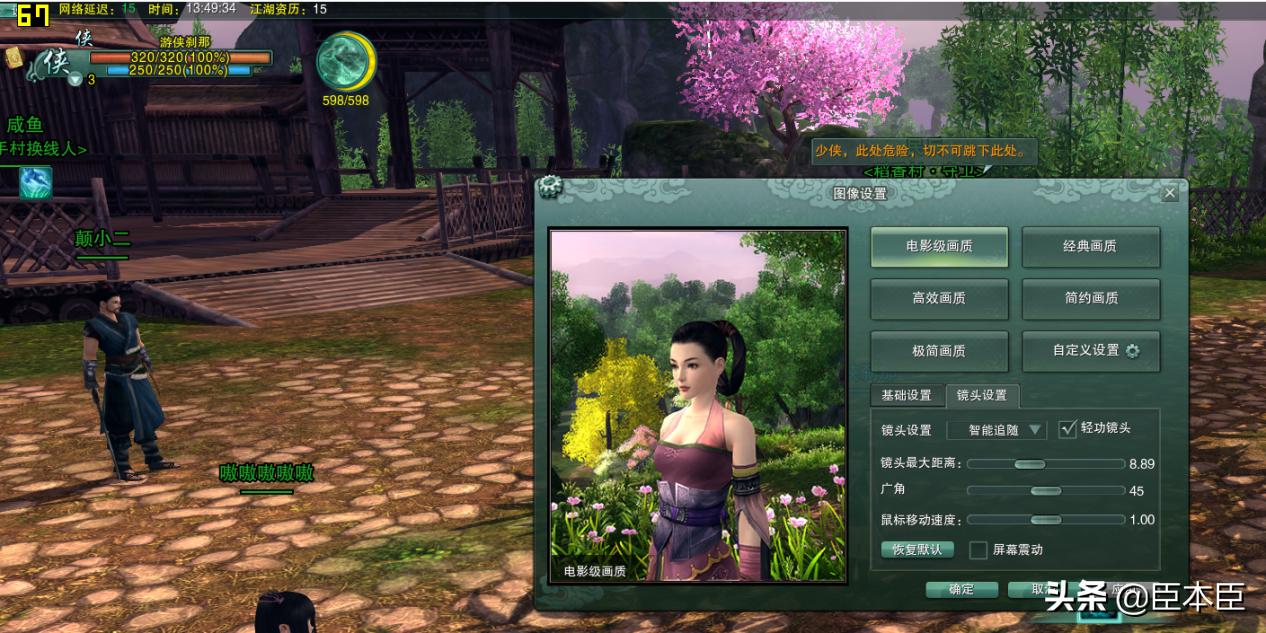Viewport: 1266px width, 633px height.
Task: Click the 鼠标移动速度 slider handle
Action: click(1045, 520)
